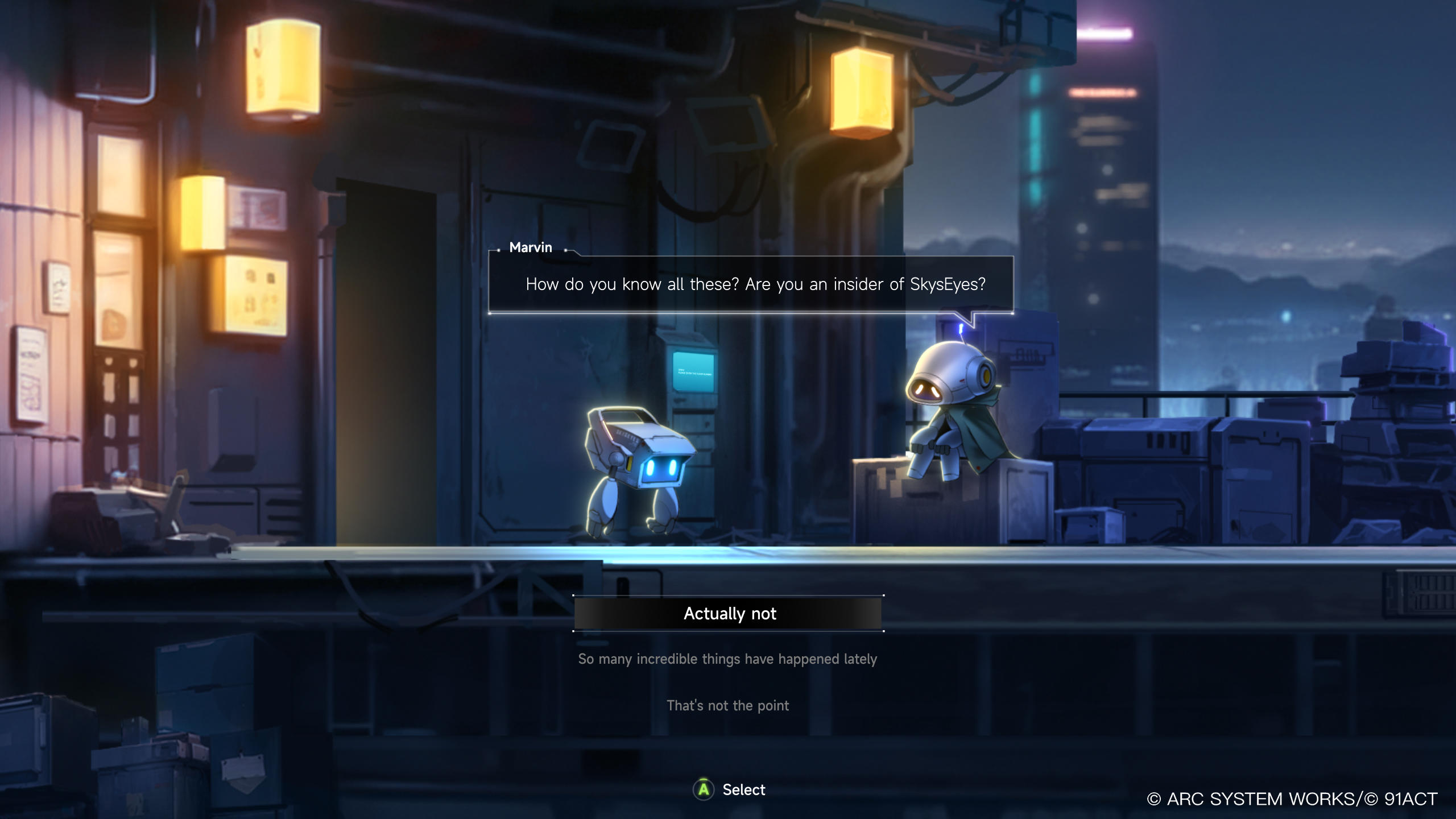The image size is (1456, 819).
Task: Choose 'That's not the point' reply
Action: 727,705
